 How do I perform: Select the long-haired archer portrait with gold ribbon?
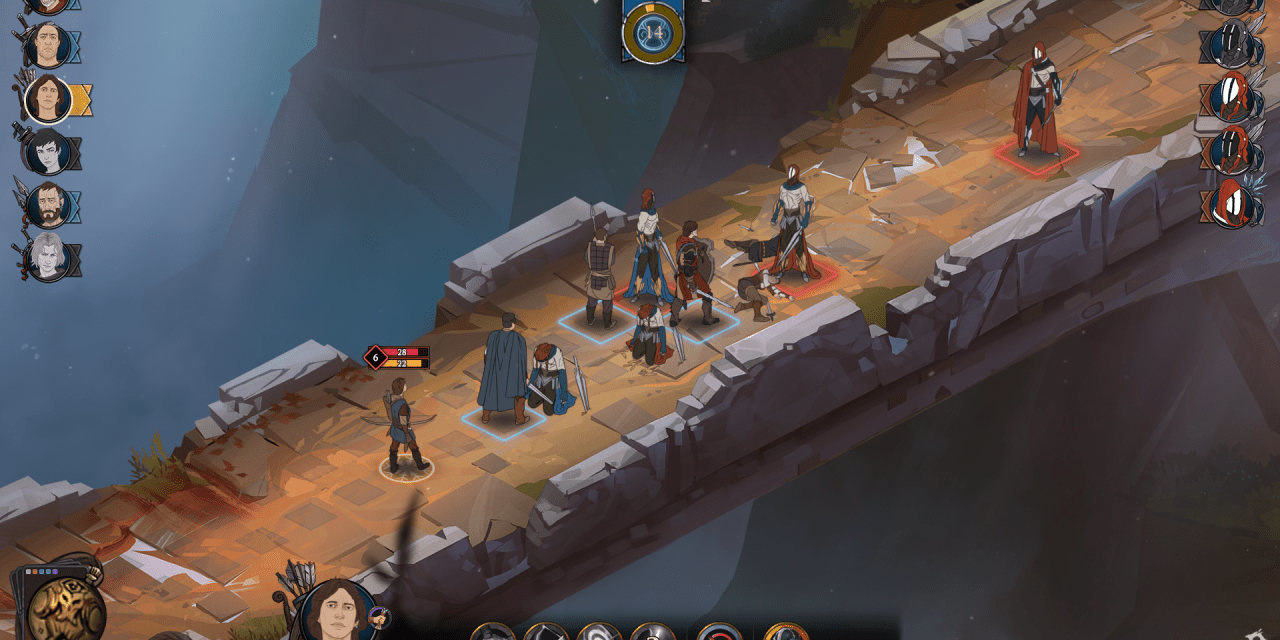tap(47, 98)
